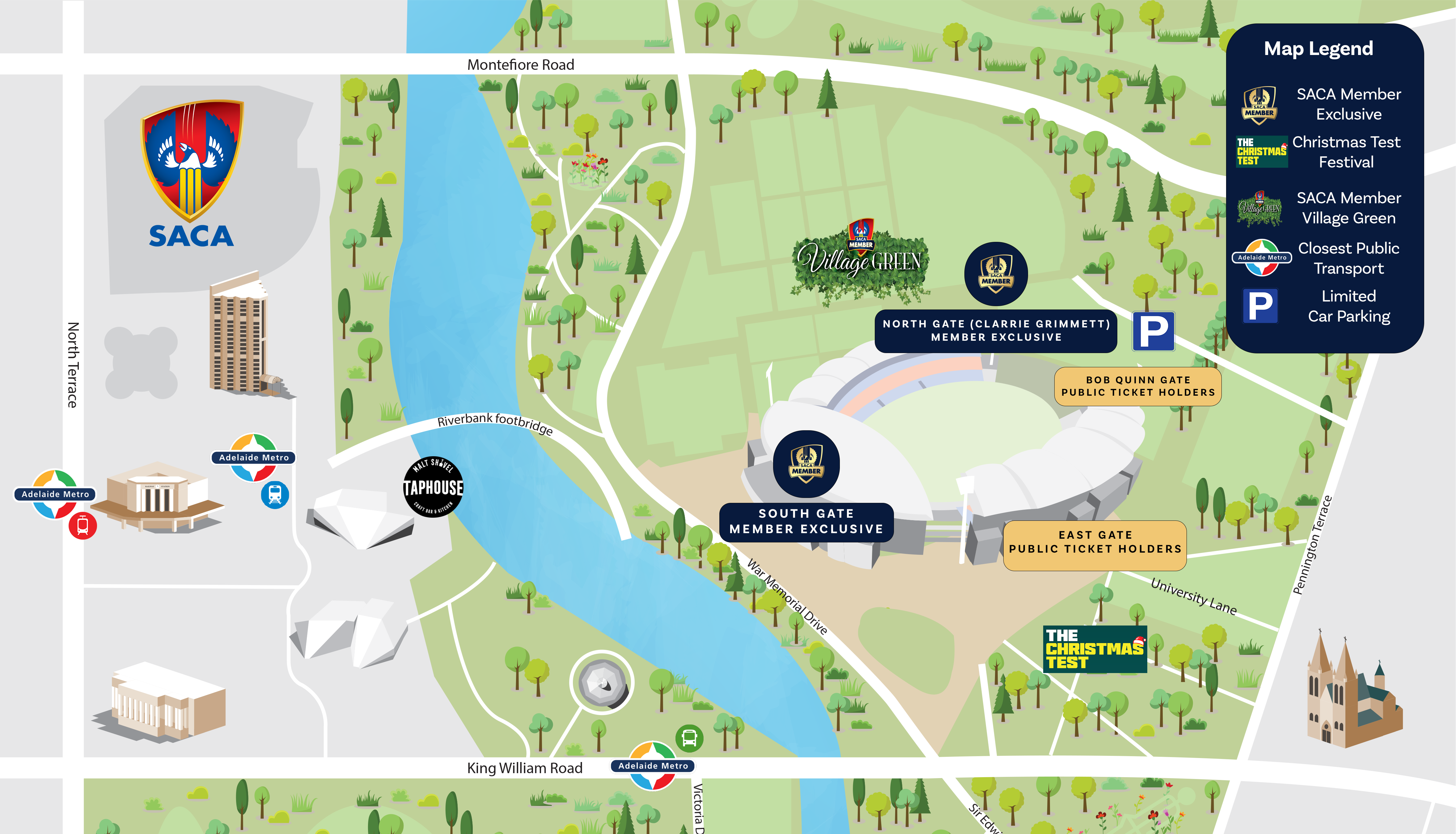The image size is (1456, 834).
Task: Select the blue train station icon
Action: point(275,495)
